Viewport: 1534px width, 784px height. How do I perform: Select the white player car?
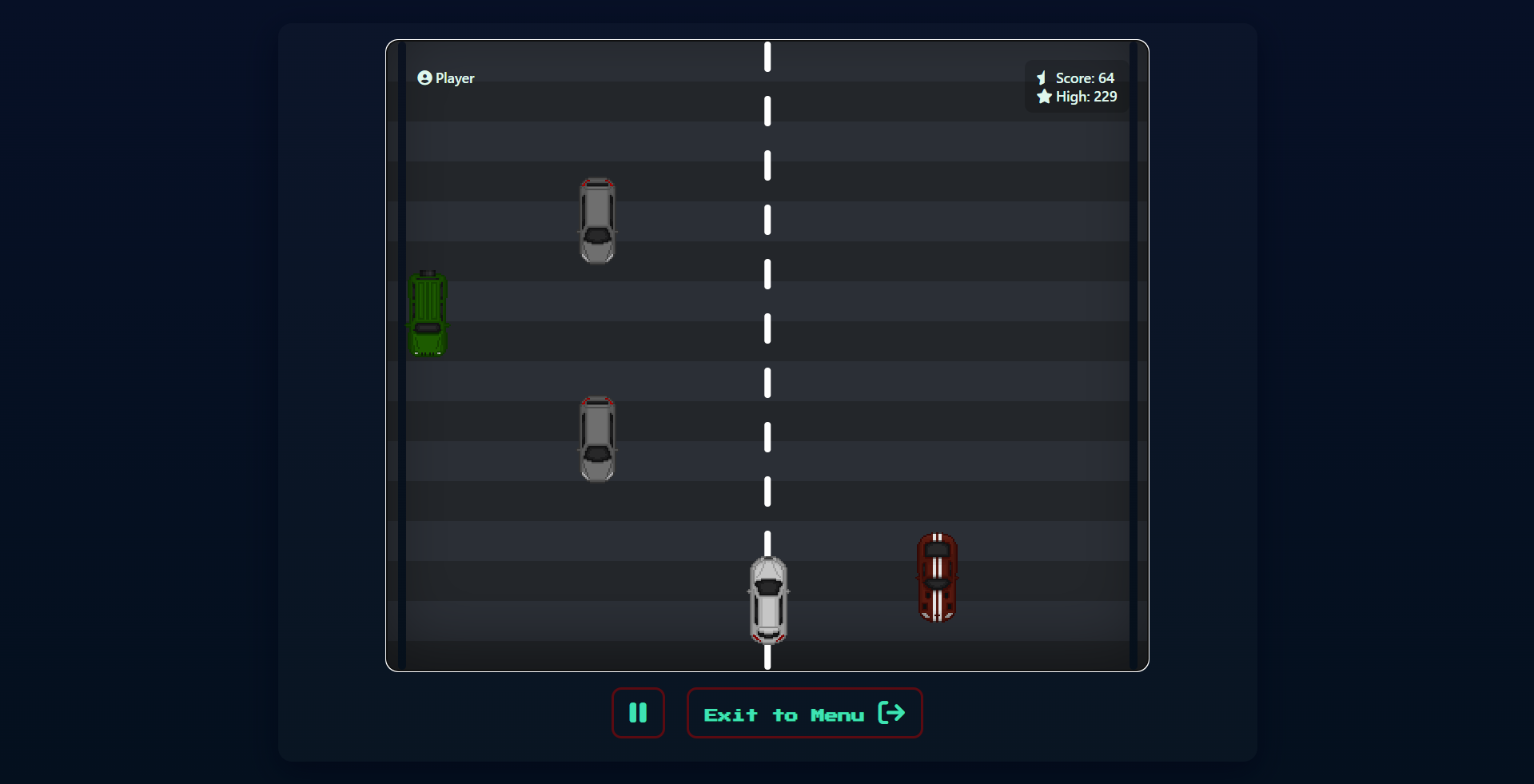click(x=767, y=599)
